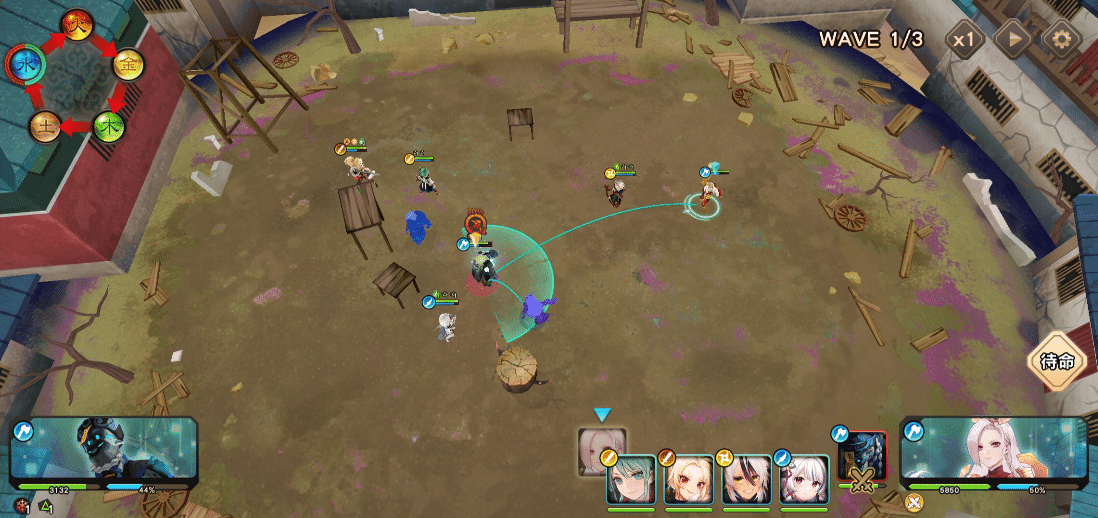The height and width of the screenshot is (518, 1098).
Task: Open the gear settings menu
Action: tap(1061, 40)
